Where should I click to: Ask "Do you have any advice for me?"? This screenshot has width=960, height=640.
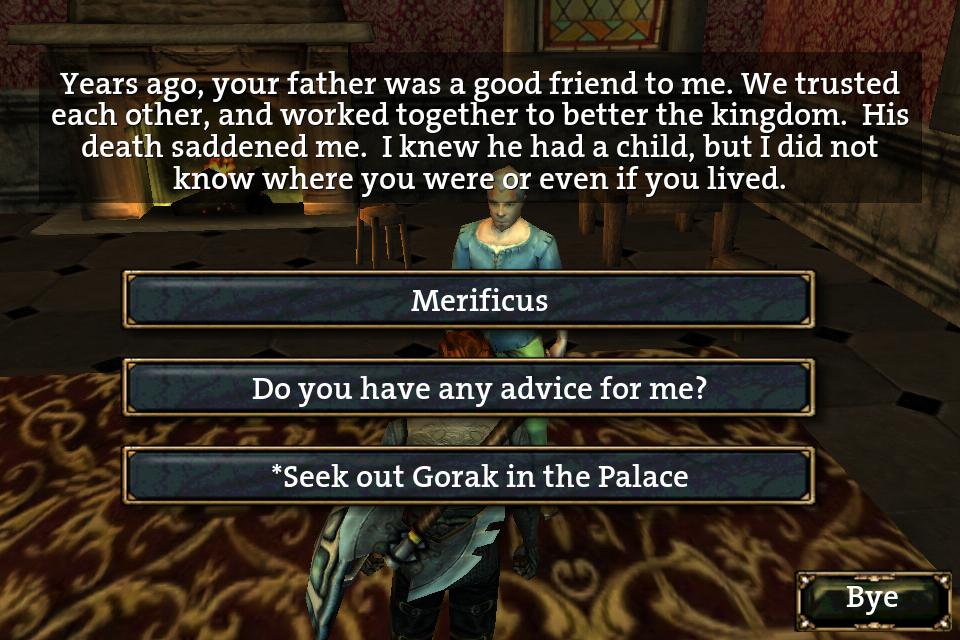[468, 388]
